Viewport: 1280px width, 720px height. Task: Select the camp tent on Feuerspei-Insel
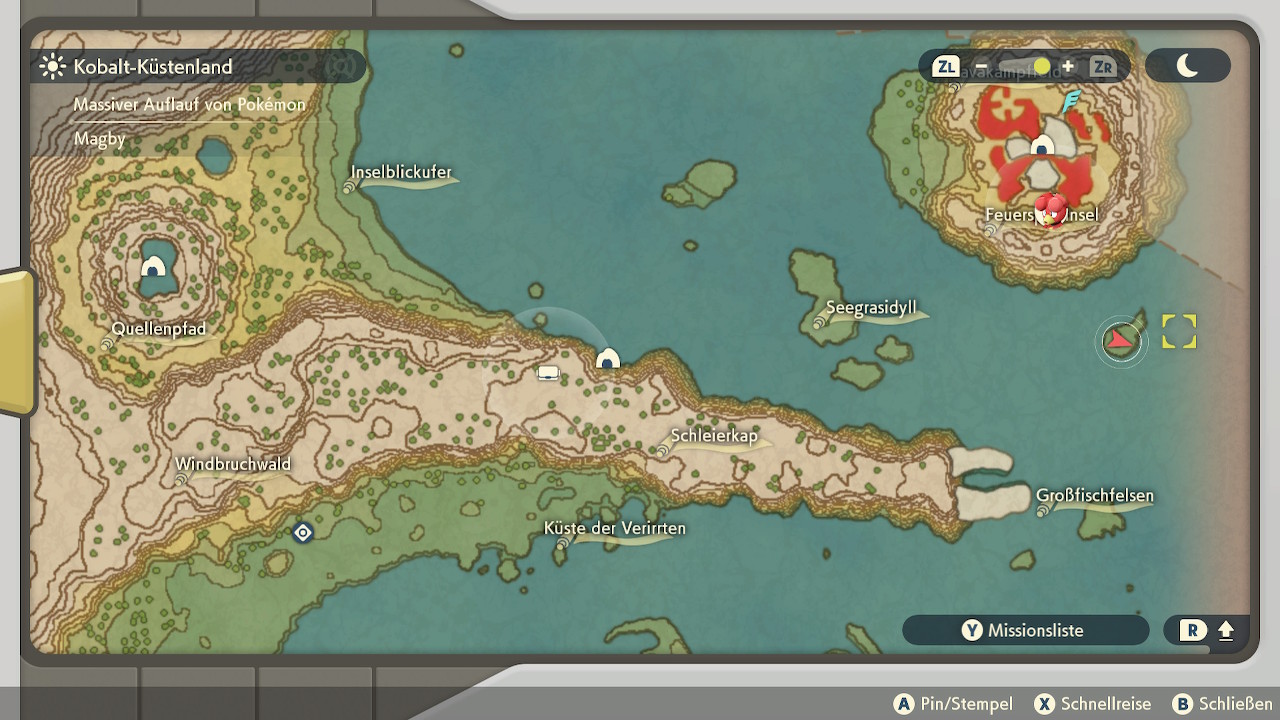coord(1042,146)
